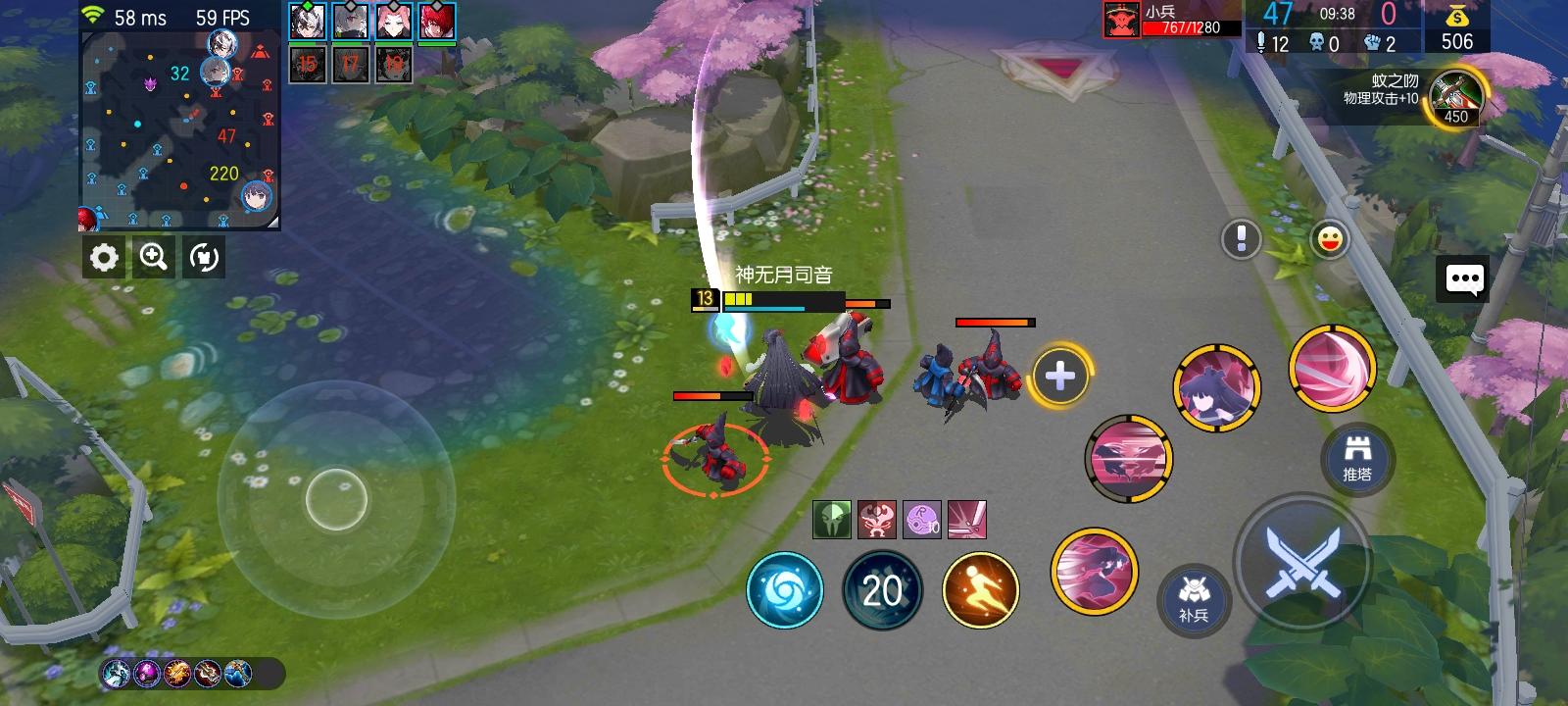Tap the gold bag showing 506

pos(1458,29)
